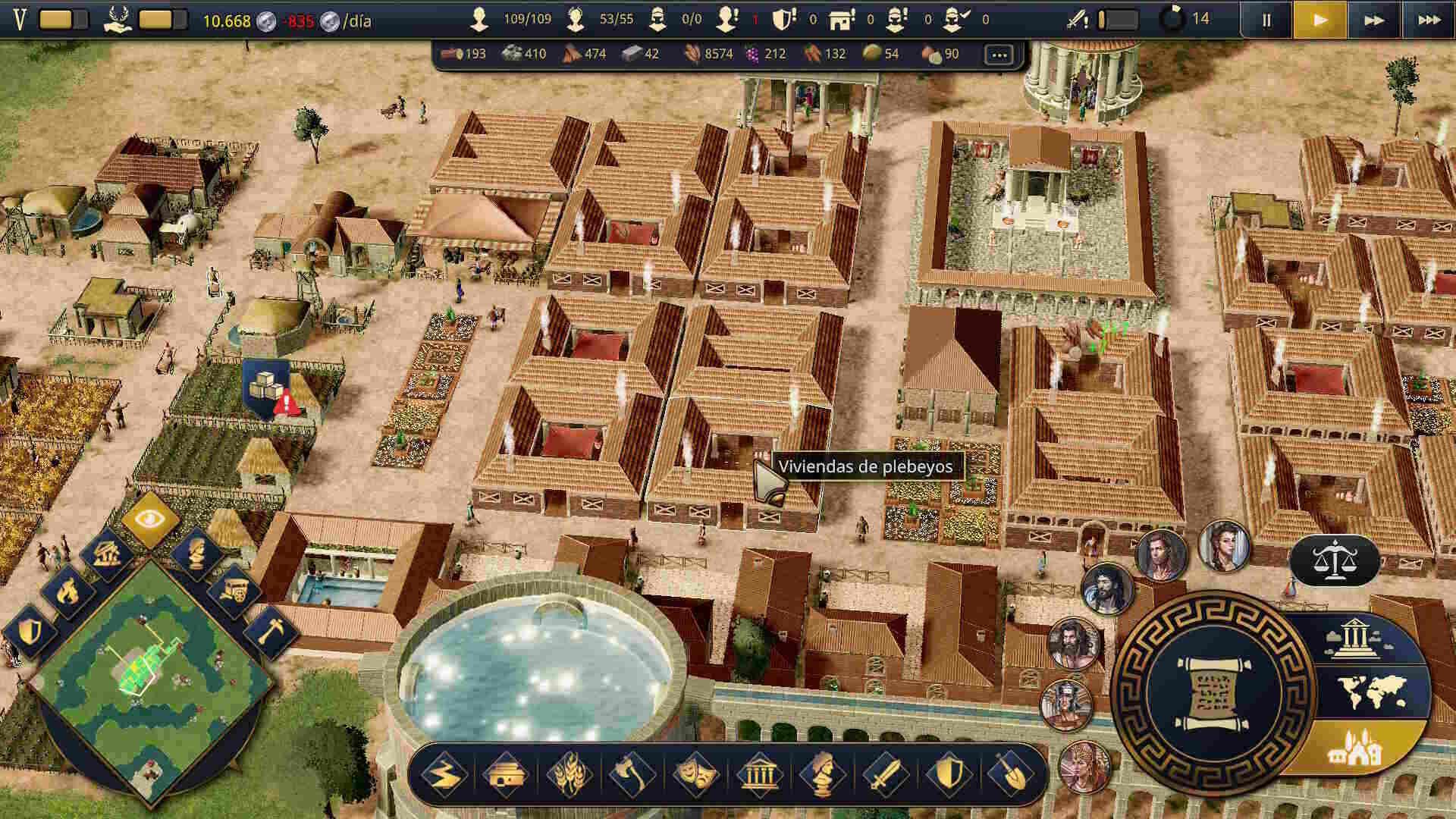The width and height of the screenshot is (1456, 819).
Task: Open the columned temple build category
Action: click(x=758, y=774)
